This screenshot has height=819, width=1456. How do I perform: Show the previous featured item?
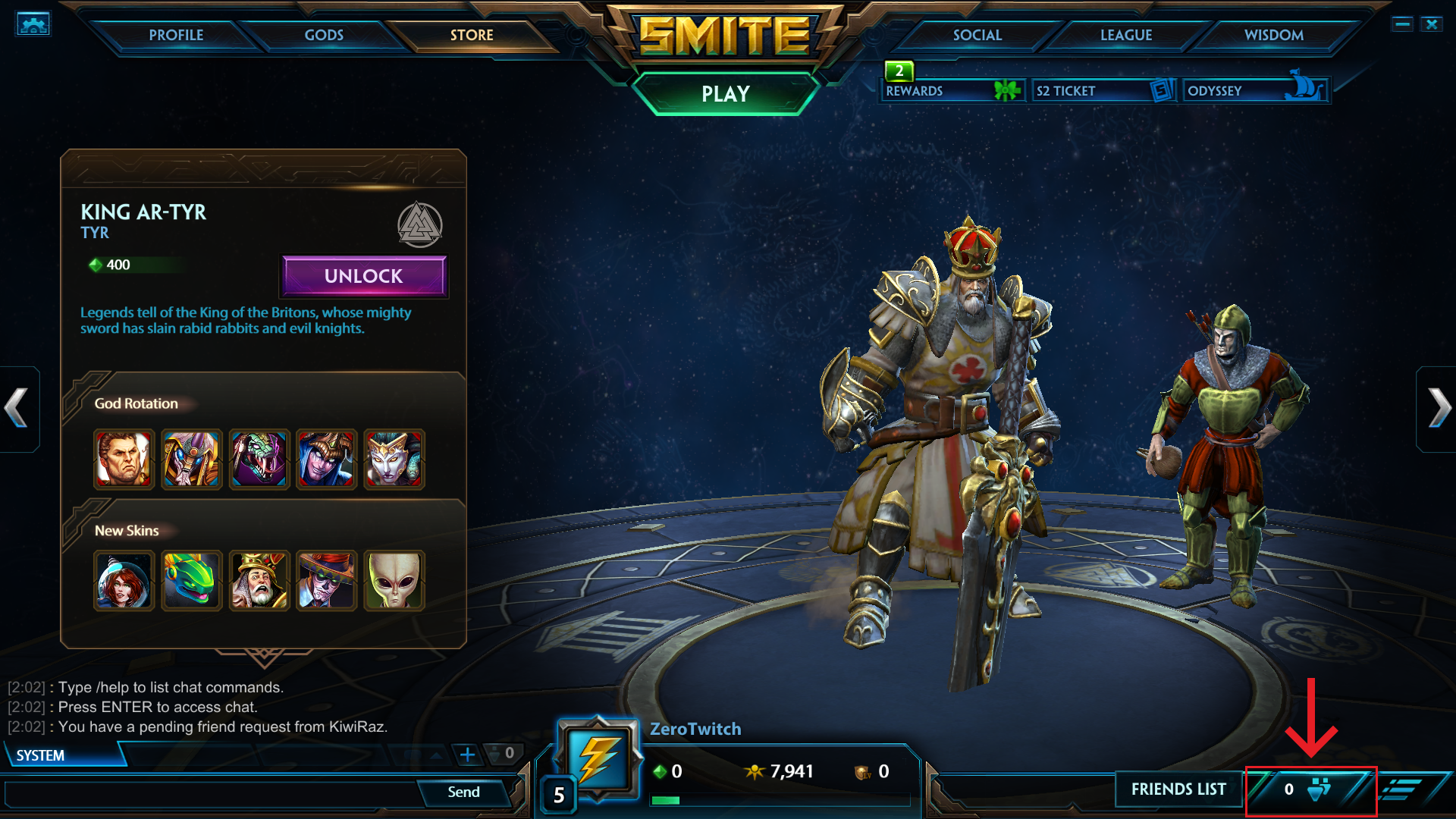pyautogui.click(x=17, y=409)
